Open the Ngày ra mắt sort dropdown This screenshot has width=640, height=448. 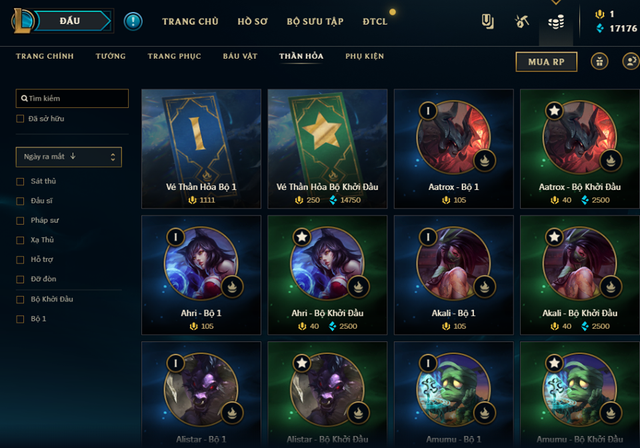click(69, 156)
